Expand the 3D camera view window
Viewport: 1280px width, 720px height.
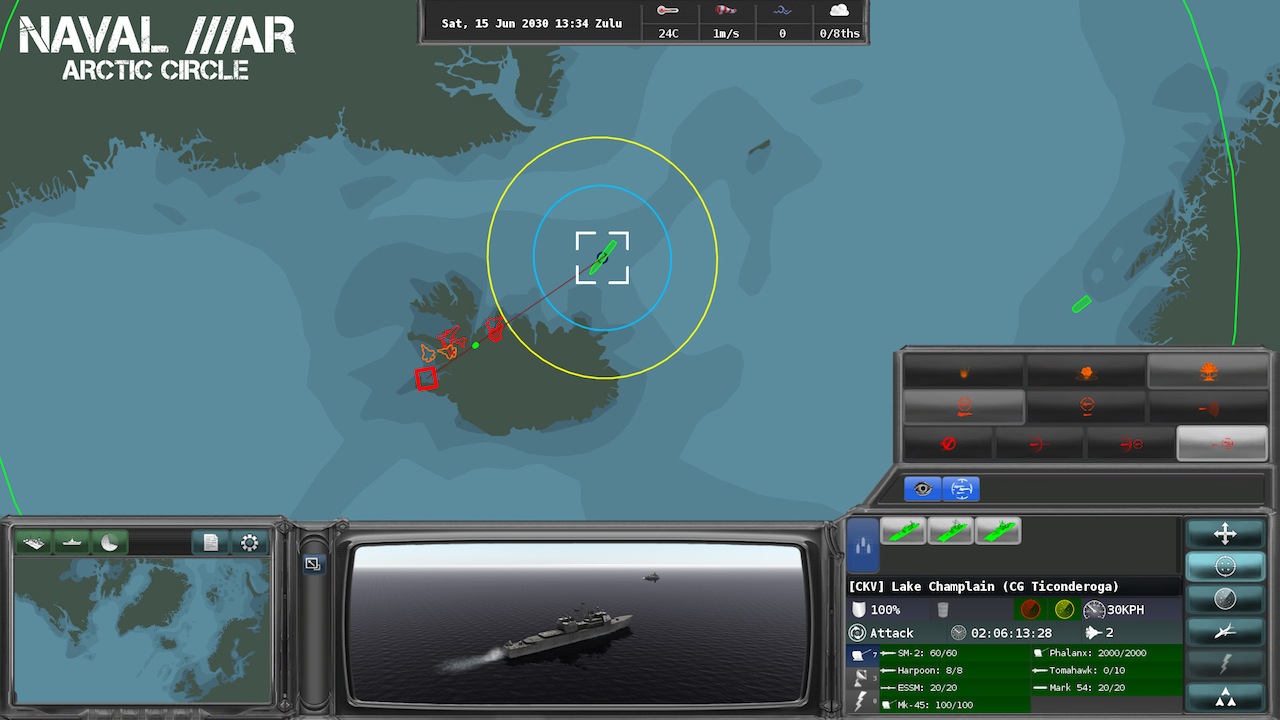pyautogui.click(x=313, y=564)
